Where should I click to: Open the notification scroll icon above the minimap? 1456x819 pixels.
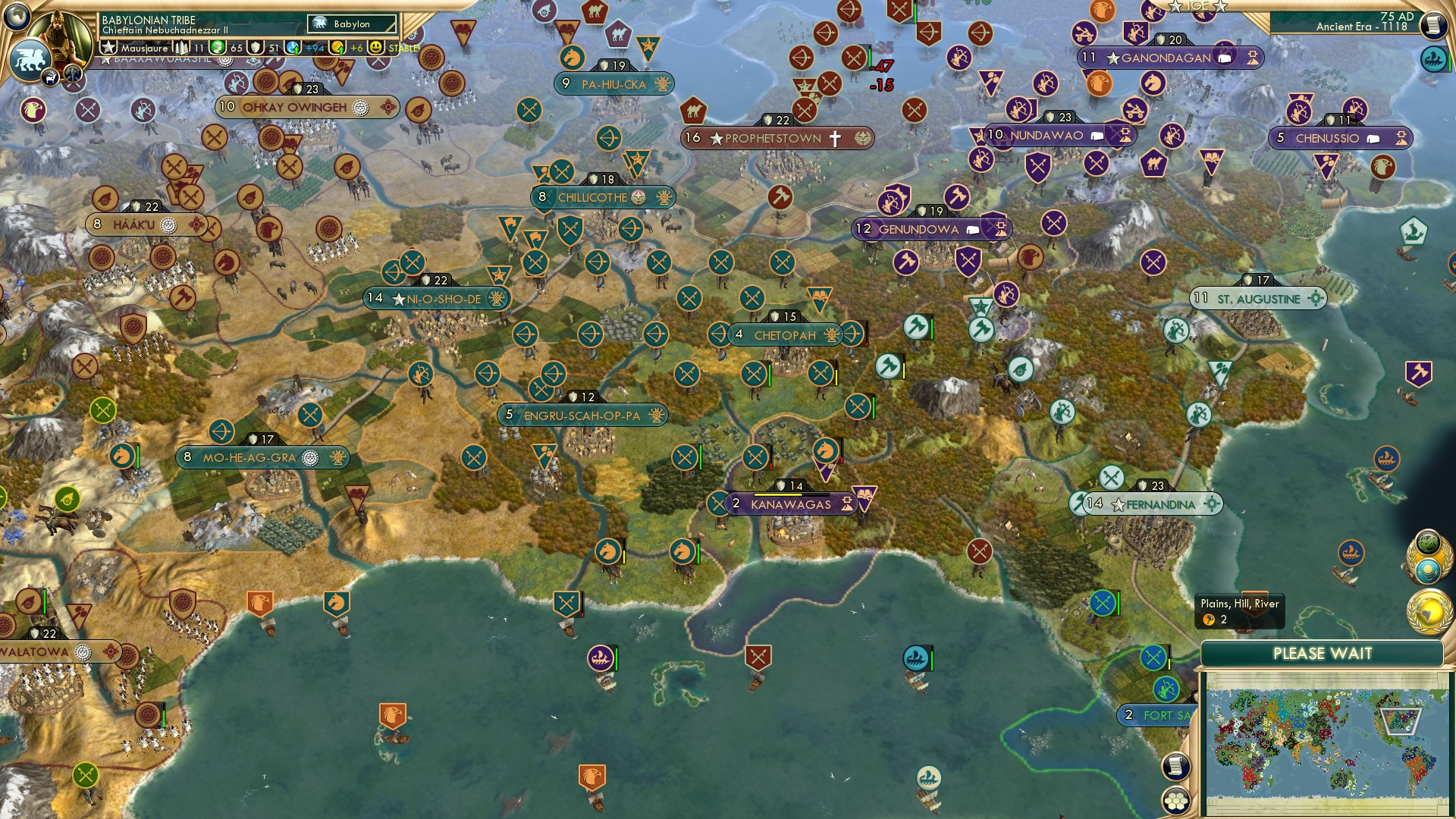[x=1175, y=767]
